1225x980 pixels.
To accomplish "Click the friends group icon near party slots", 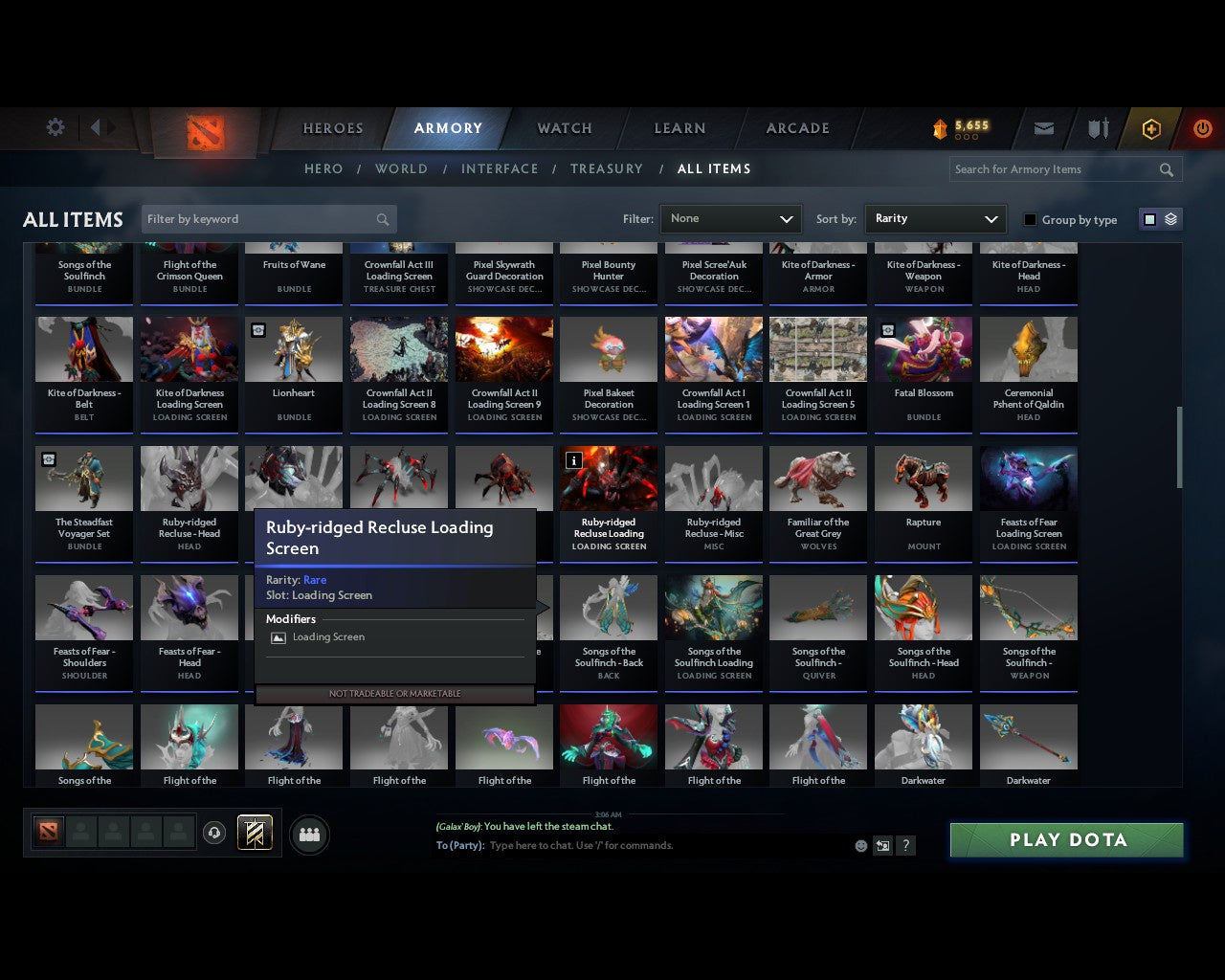I will point(308,834).
